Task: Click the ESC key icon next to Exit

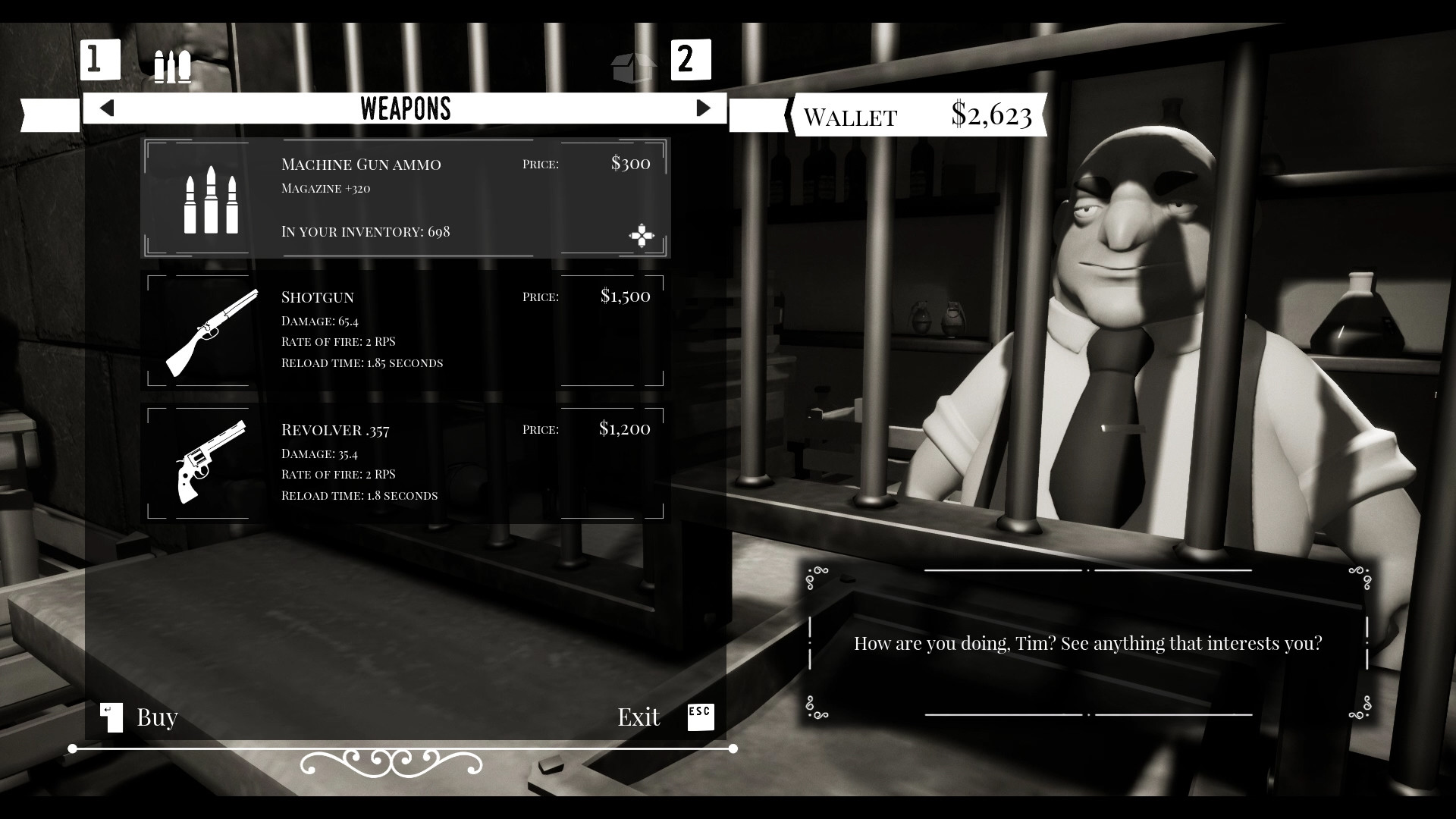Action: tap(700, 715)
